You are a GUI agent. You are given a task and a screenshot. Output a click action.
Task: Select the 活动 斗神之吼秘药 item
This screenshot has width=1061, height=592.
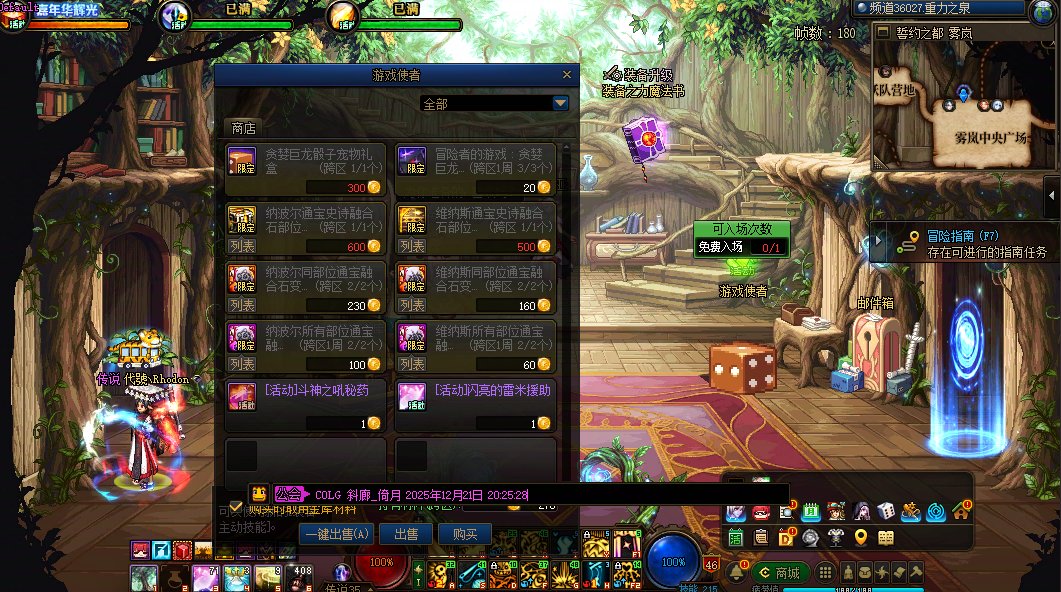click(305, 406)
